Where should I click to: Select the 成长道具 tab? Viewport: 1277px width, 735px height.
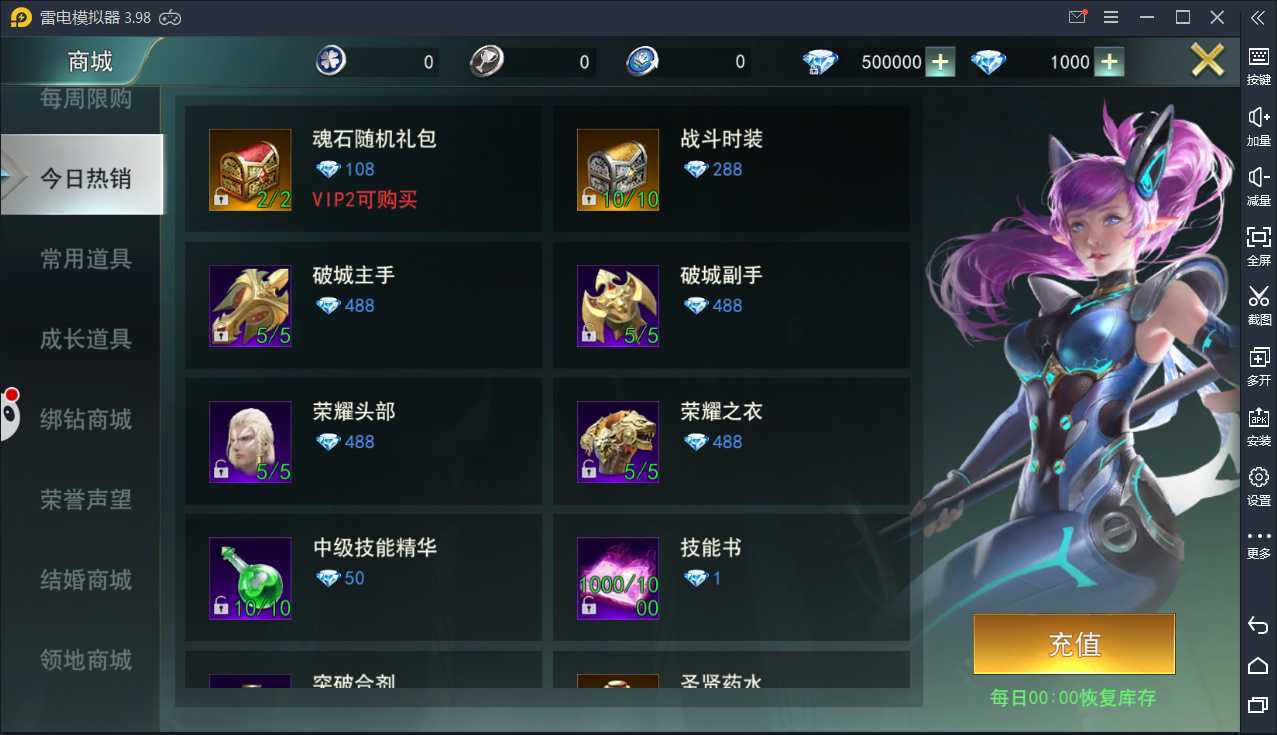85,339
